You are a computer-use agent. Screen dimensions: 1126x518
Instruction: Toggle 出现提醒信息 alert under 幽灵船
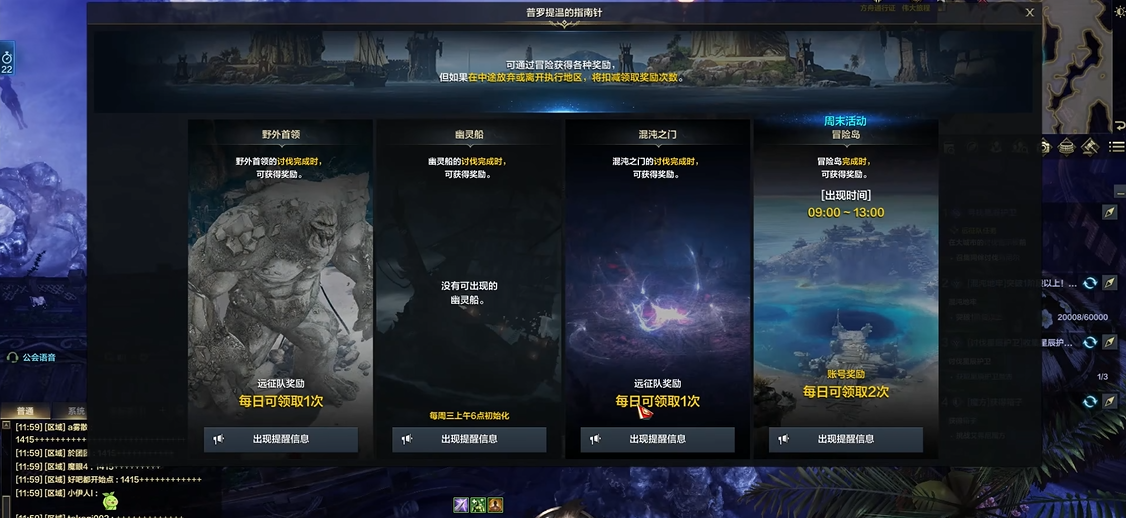469,439
